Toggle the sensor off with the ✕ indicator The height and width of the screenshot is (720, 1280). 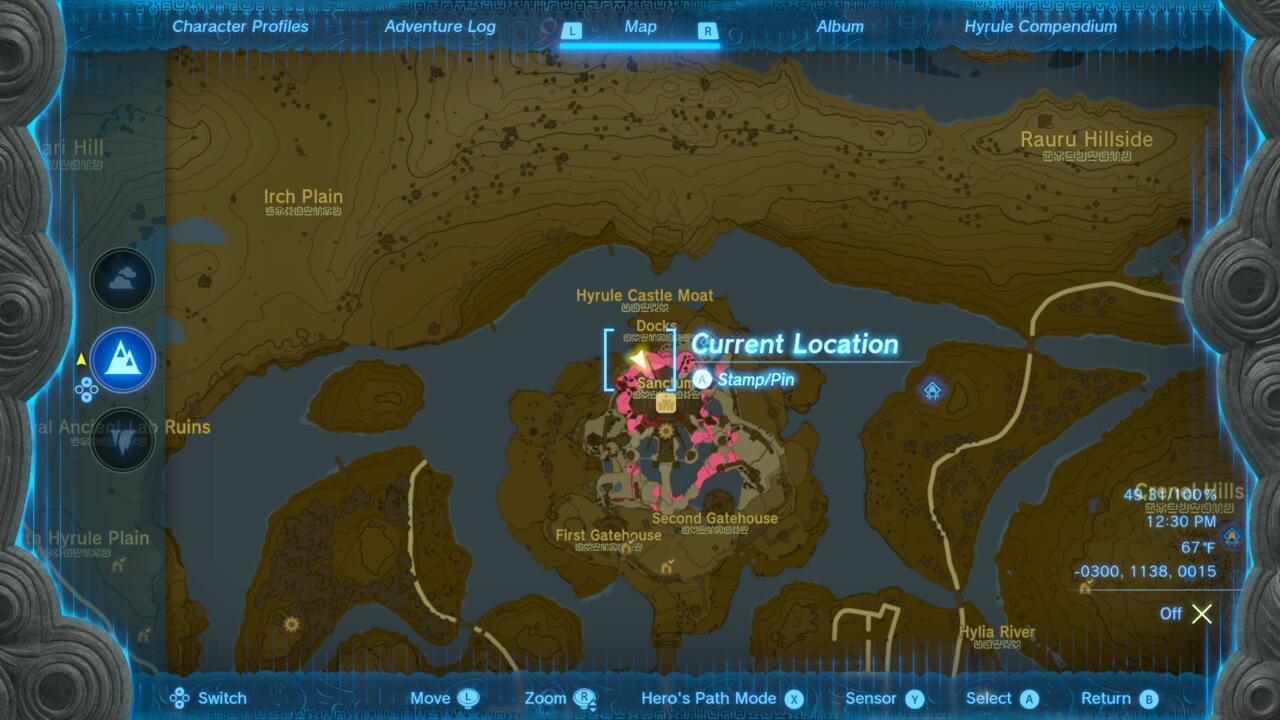pos(1201,614)
